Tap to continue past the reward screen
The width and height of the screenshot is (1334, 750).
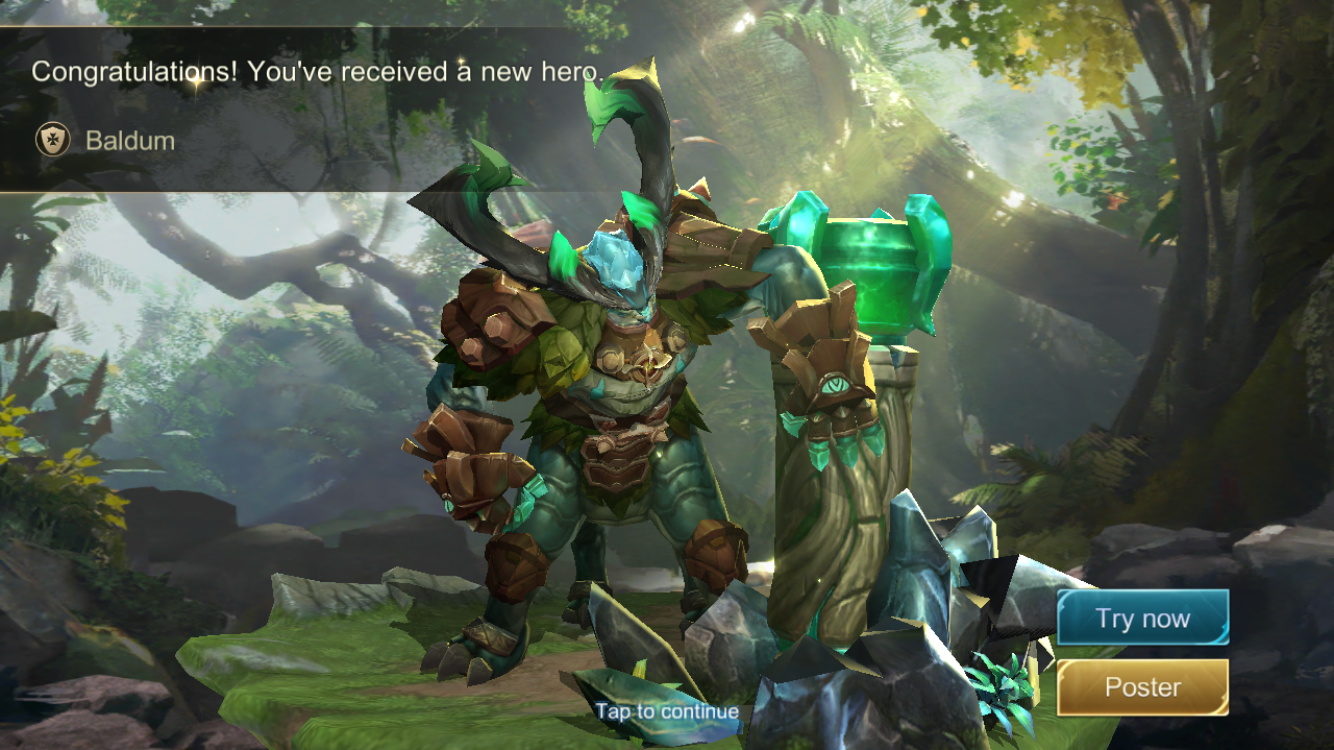click(667, 712)
